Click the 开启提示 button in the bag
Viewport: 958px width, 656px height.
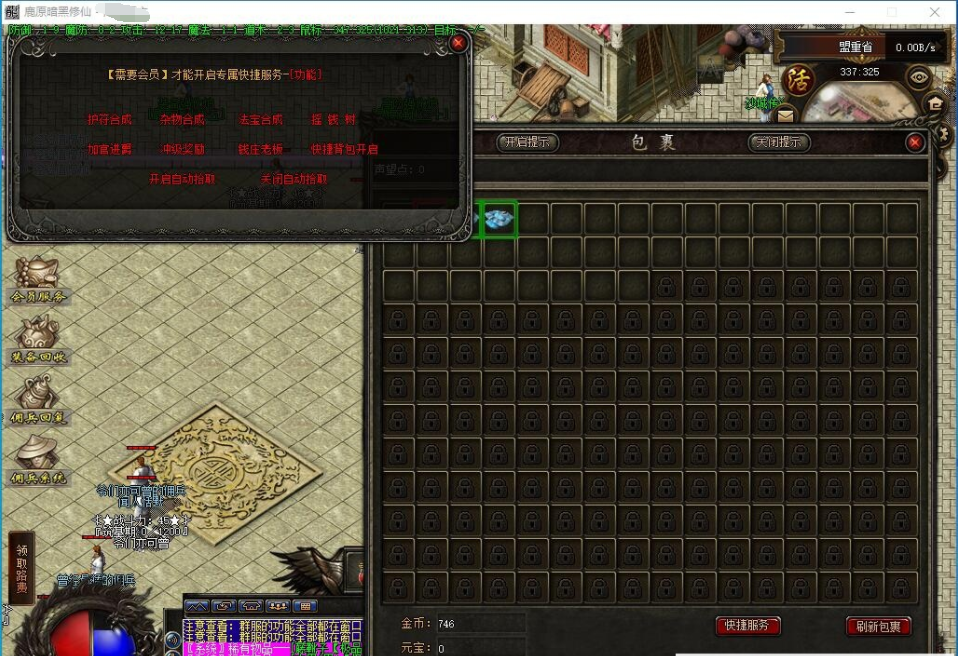pos(527,142)
